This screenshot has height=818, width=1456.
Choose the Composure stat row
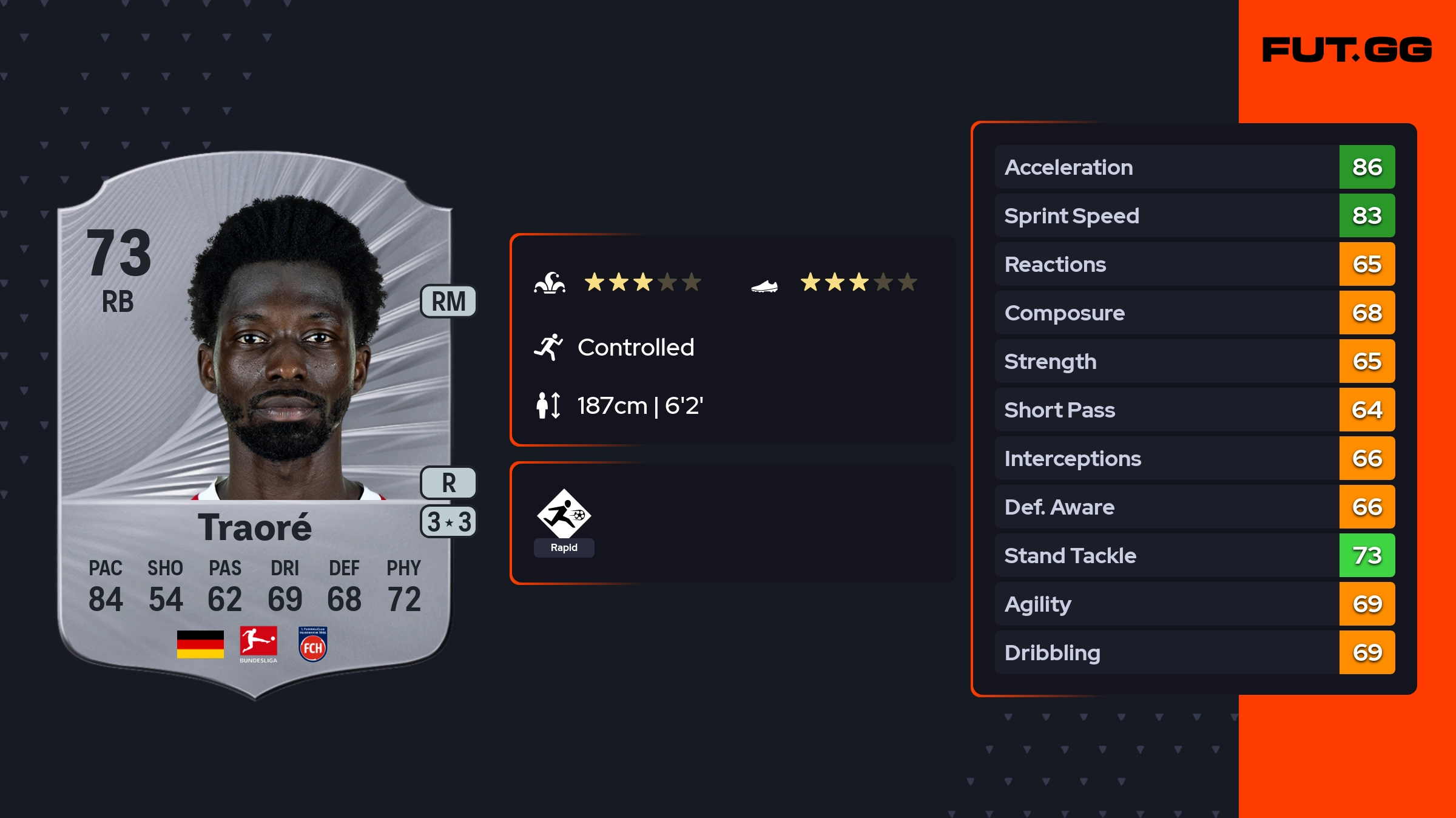[1194, 313]
